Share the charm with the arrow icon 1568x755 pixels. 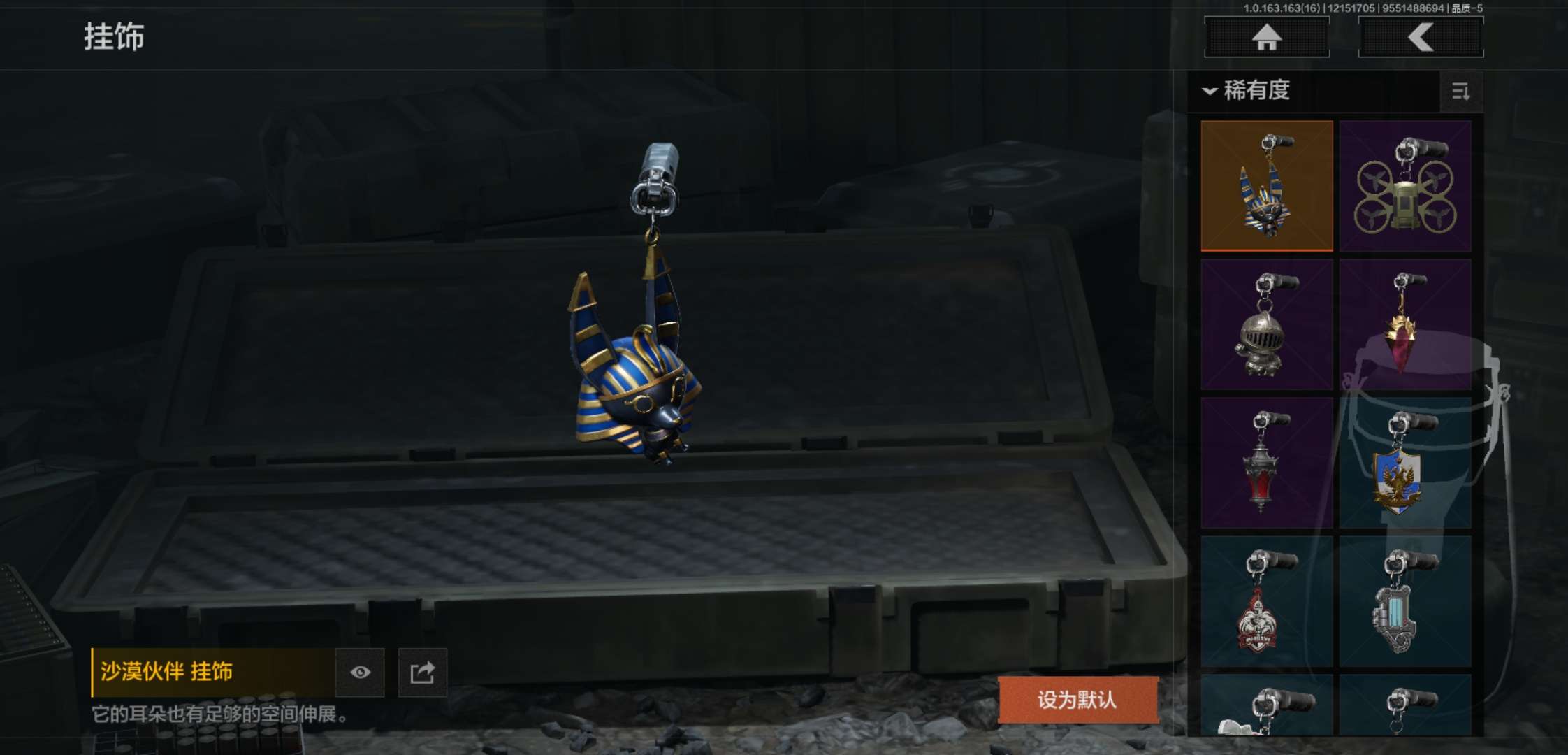point(422,673)
